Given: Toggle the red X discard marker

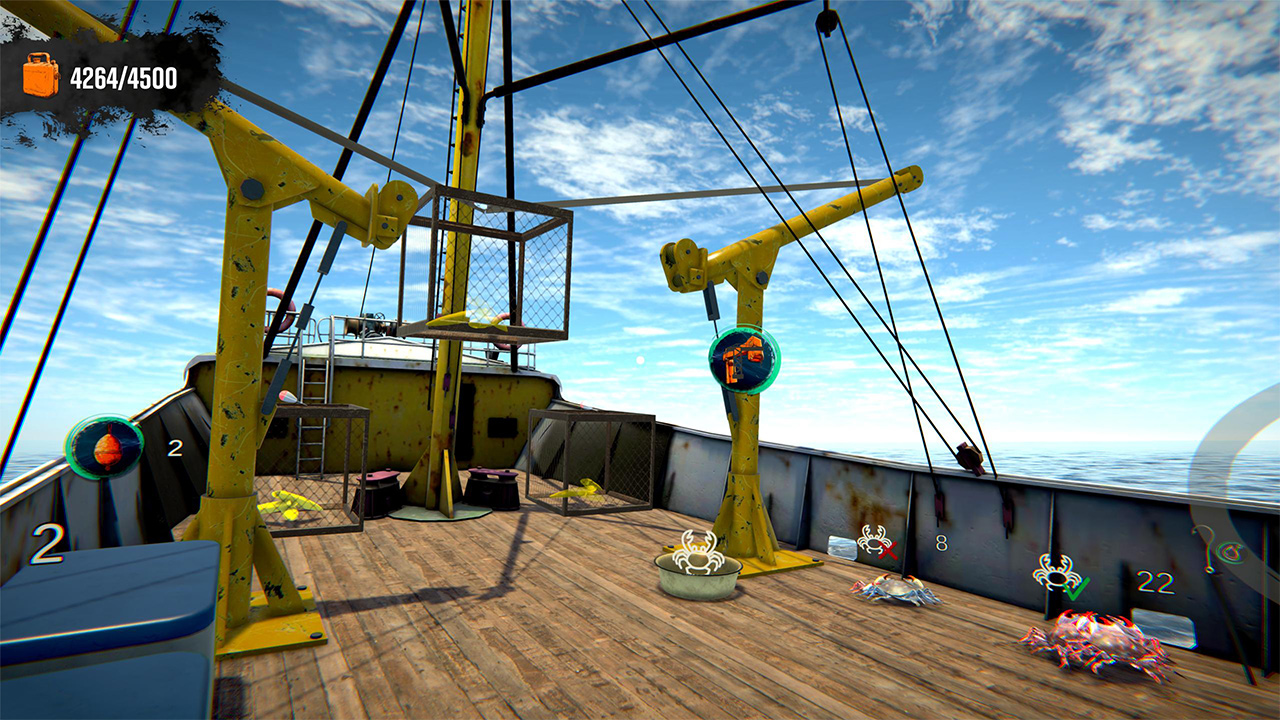Looking at the screenshot, I should coord(878,545).
